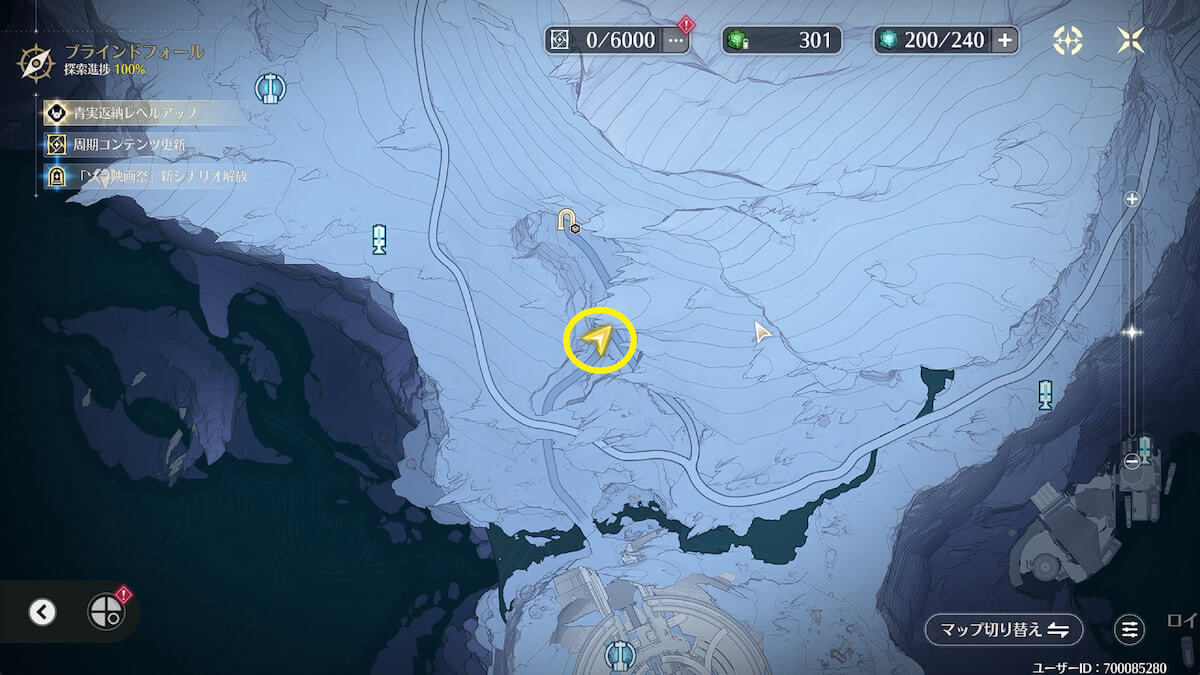Close the map with the X button
The width and height of the screenshot is (1200, 675).
pos(1131,40)
